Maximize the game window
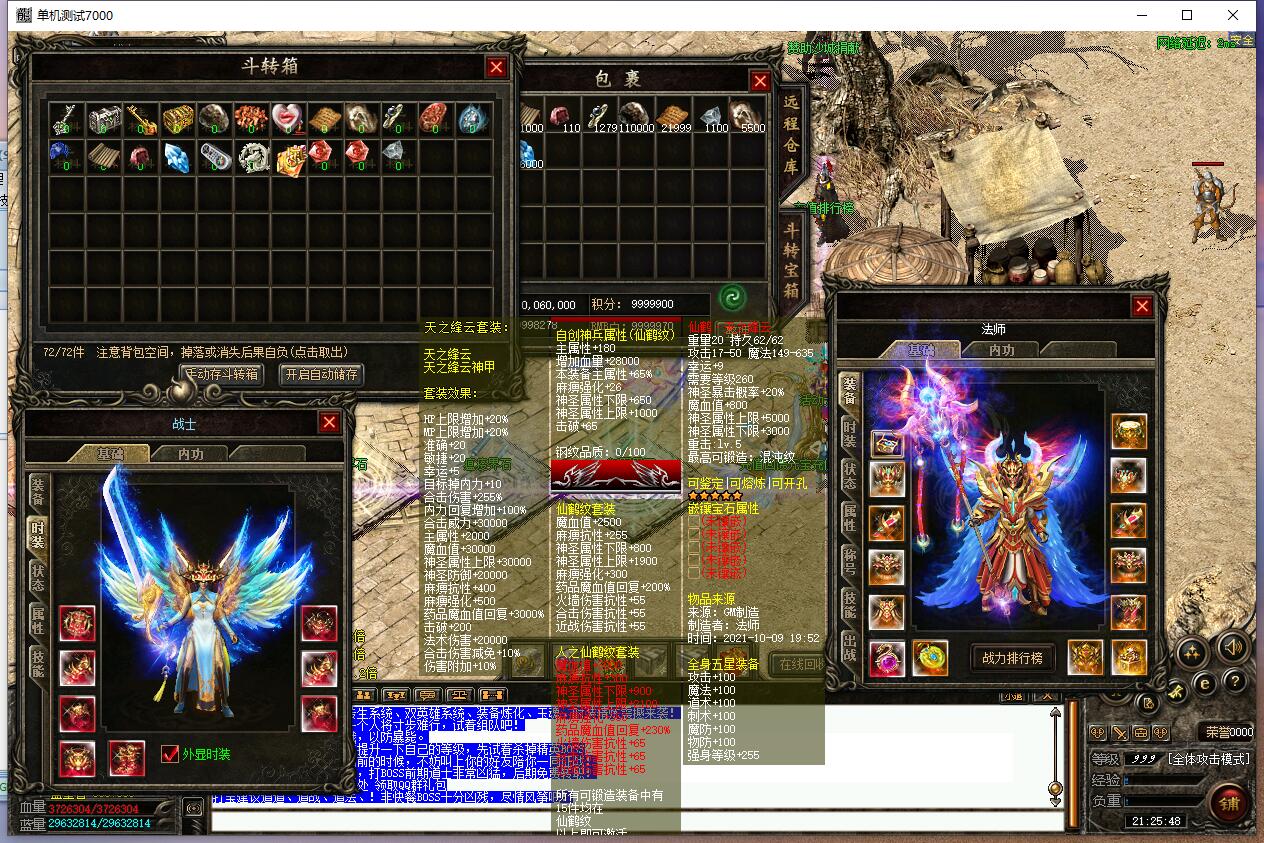This screenshot has height=843, width=1264. coord(1187,15)
